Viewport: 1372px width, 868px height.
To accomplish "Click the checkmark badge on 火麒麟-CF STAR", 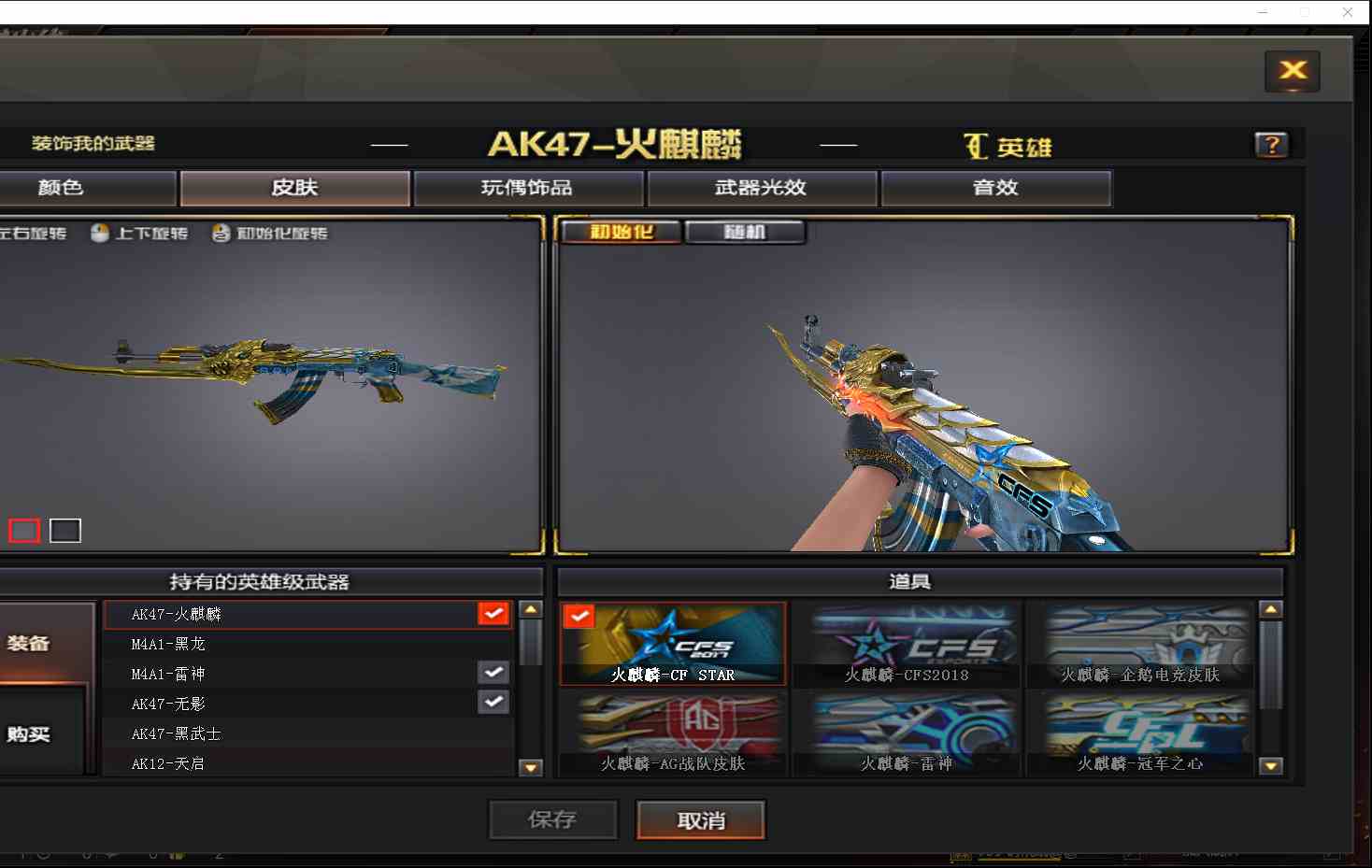I will coord(579,616).
